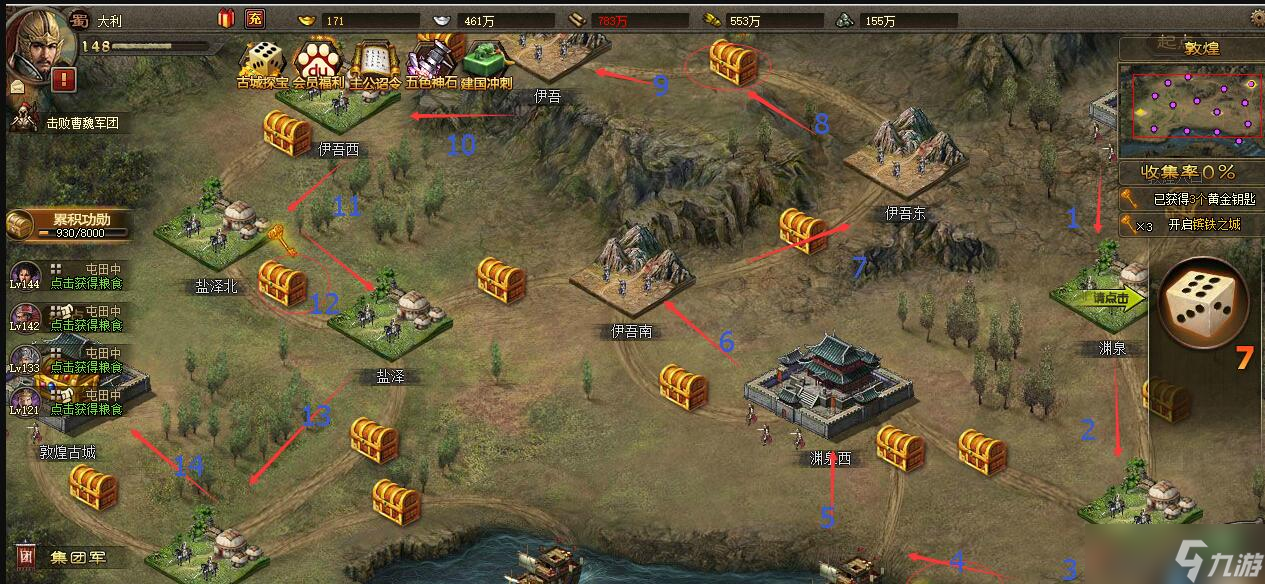This screenshot has width=1265, height=584.
Task: Open the red exclamation alert
Action: pyautogui.click(x=67, y=79)
